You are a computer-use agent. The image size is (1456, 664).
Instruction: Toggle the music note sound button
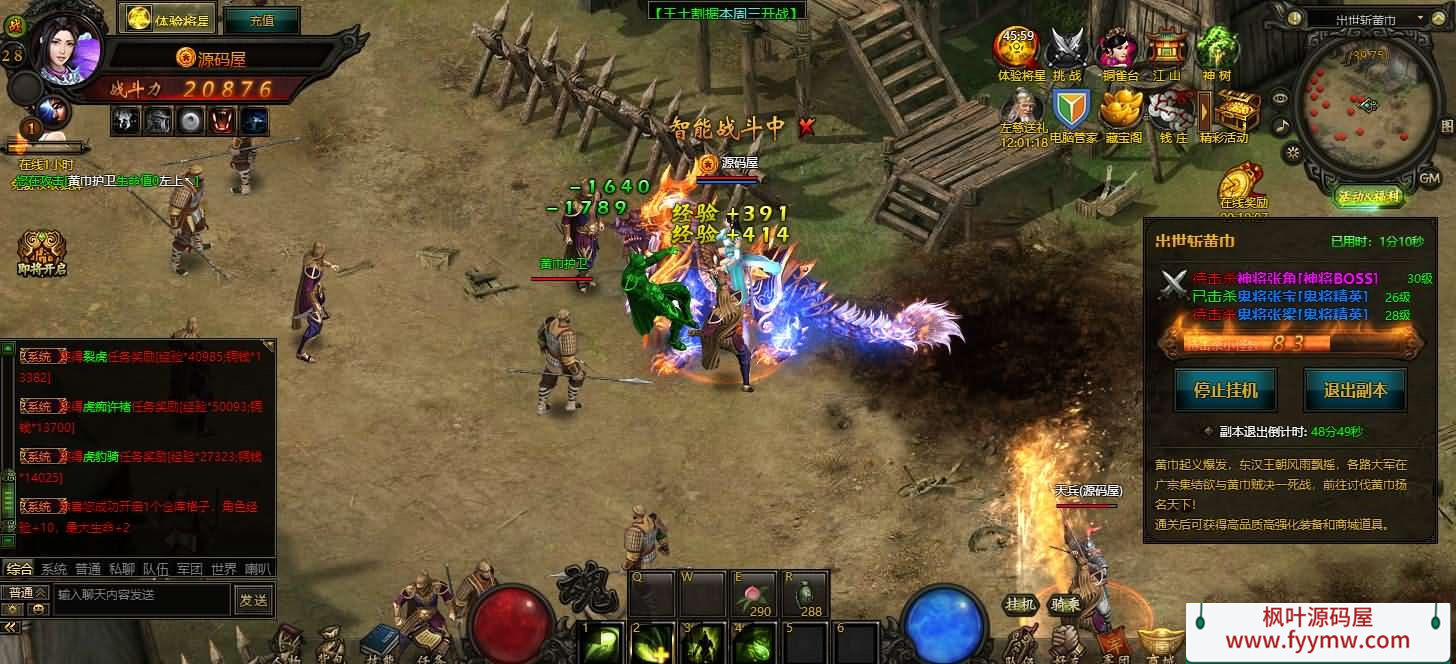tap(1281, 126)
